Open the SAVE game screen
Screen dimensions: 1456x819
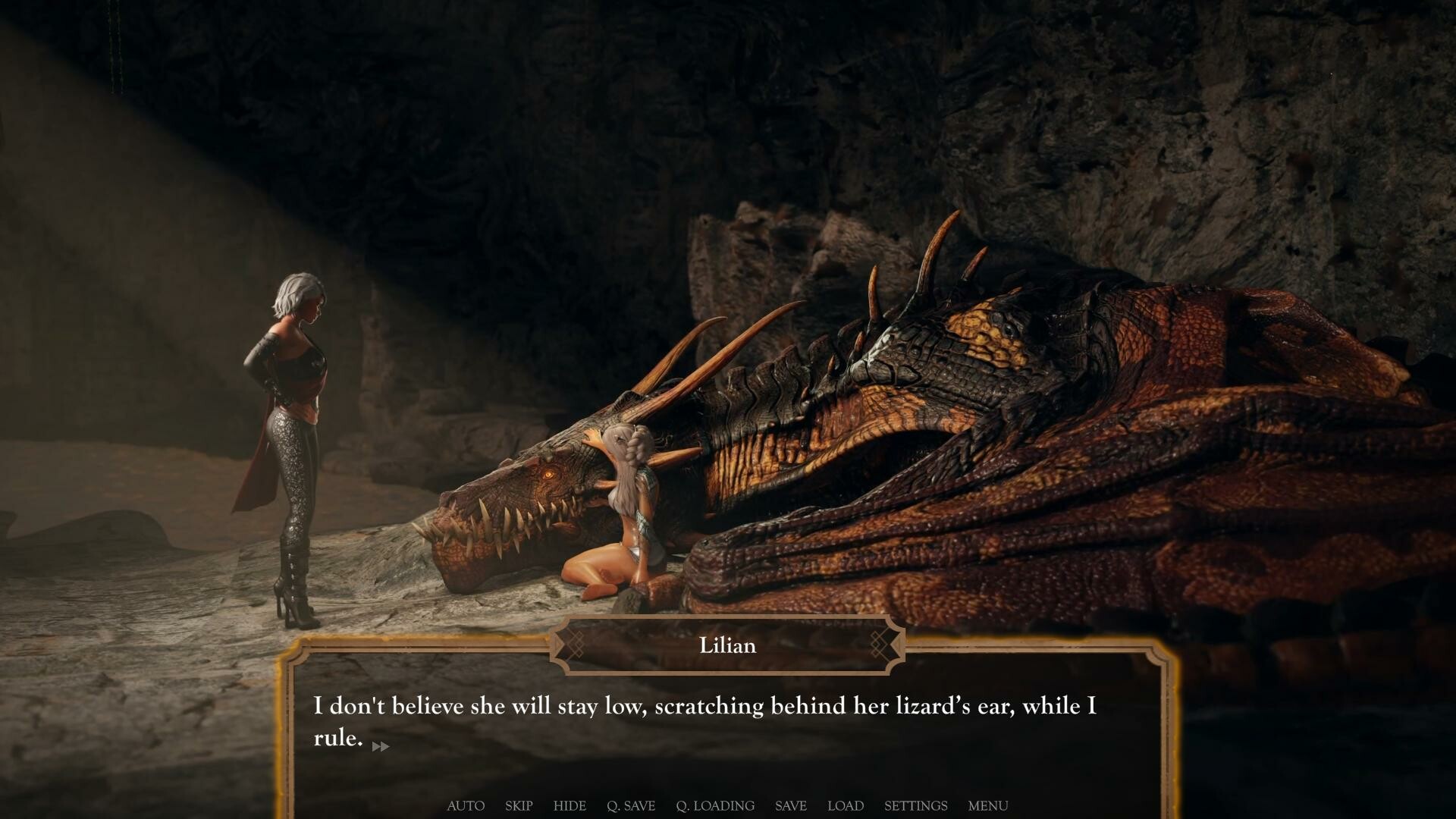[x=790, y=806]
